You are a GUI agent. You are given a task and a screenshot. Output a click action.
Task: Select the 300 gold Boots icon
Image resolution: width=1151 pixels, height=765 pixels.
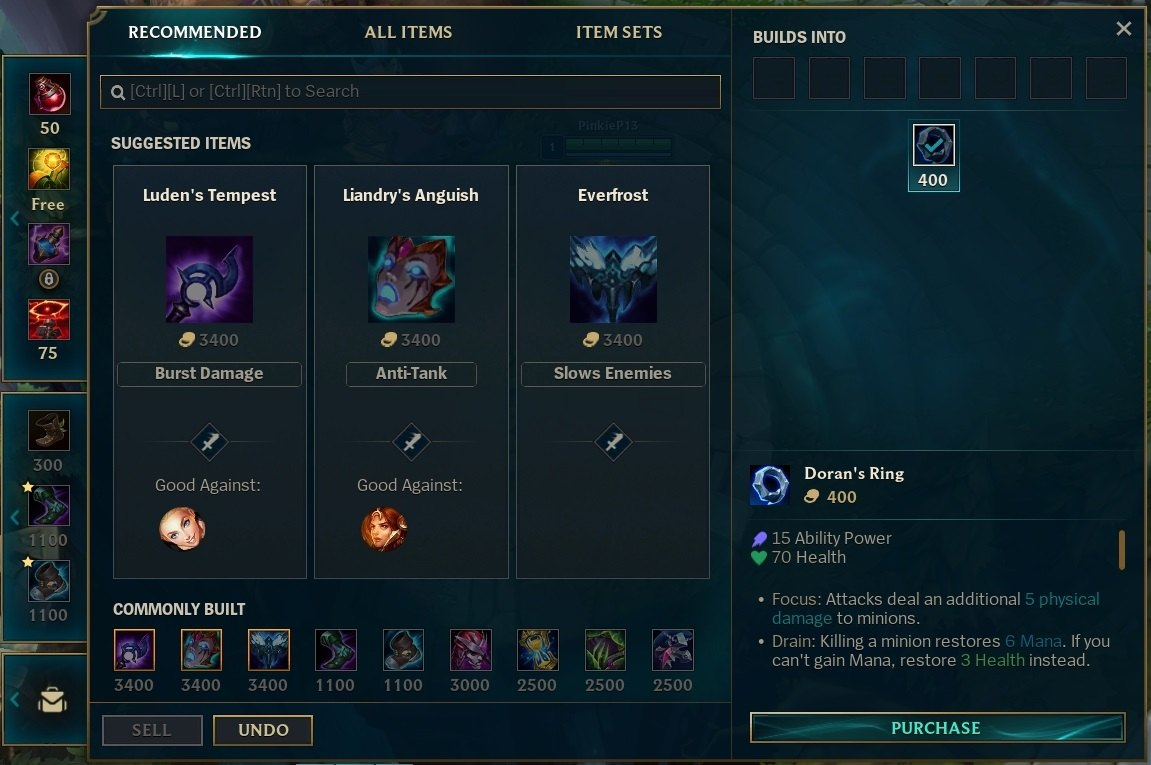point(49,431)
